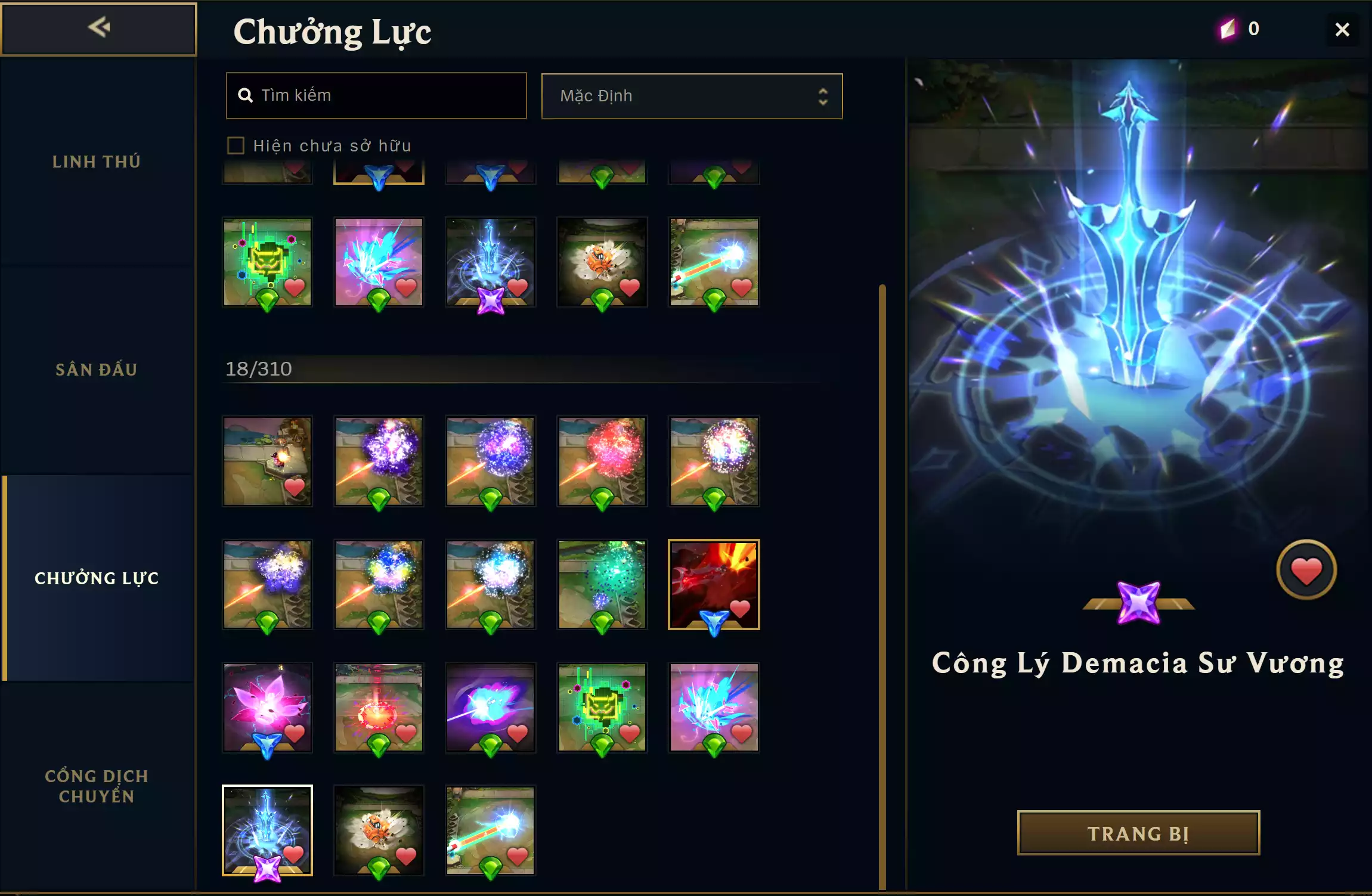The image size is (1372, 896).
Task: Select the red dragon boom with blue gem icon
Action: pyautogui.click(x=713, y=585)
